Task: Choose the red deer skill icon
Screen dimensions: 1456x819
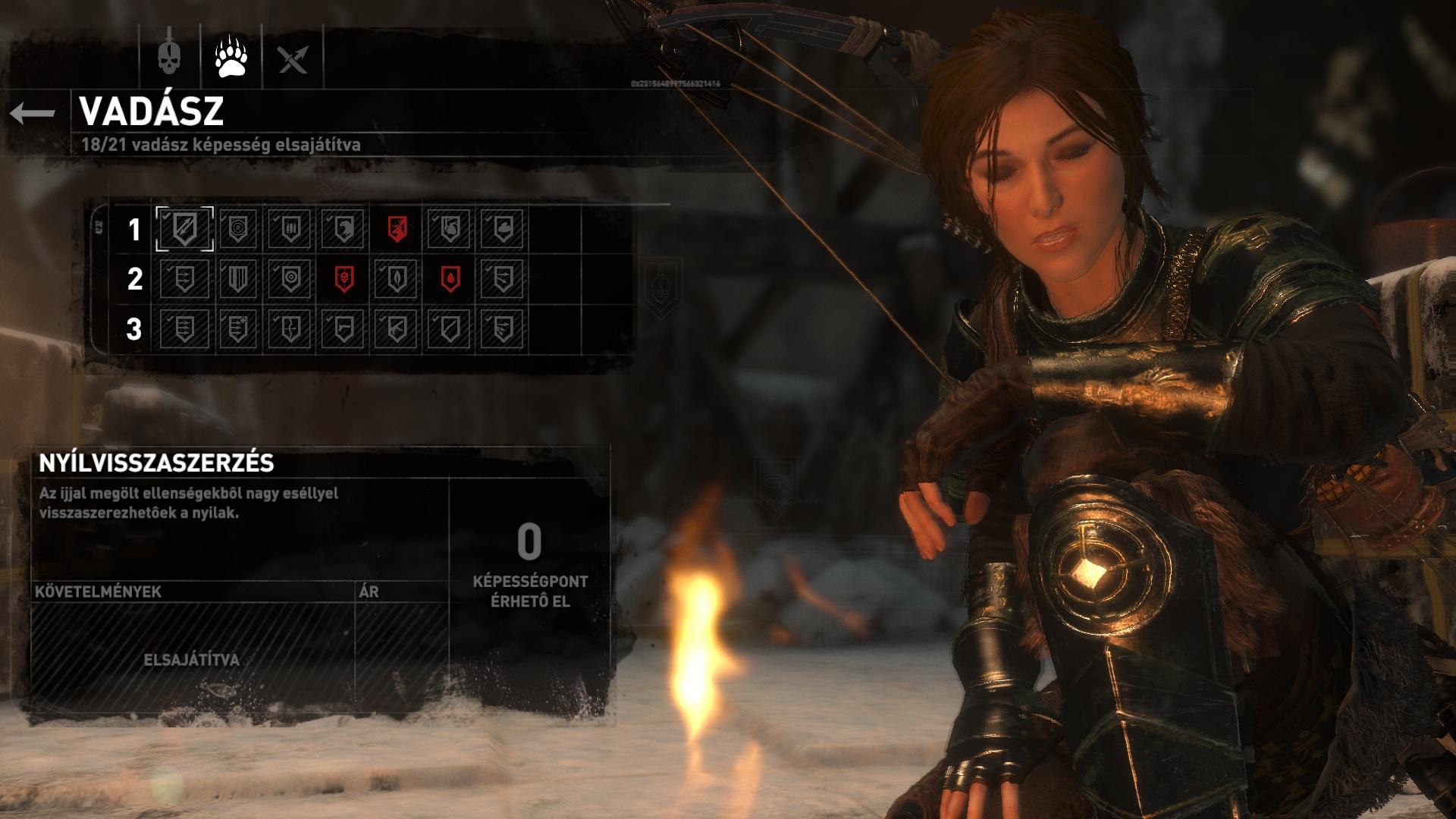Action: [397, 228]
